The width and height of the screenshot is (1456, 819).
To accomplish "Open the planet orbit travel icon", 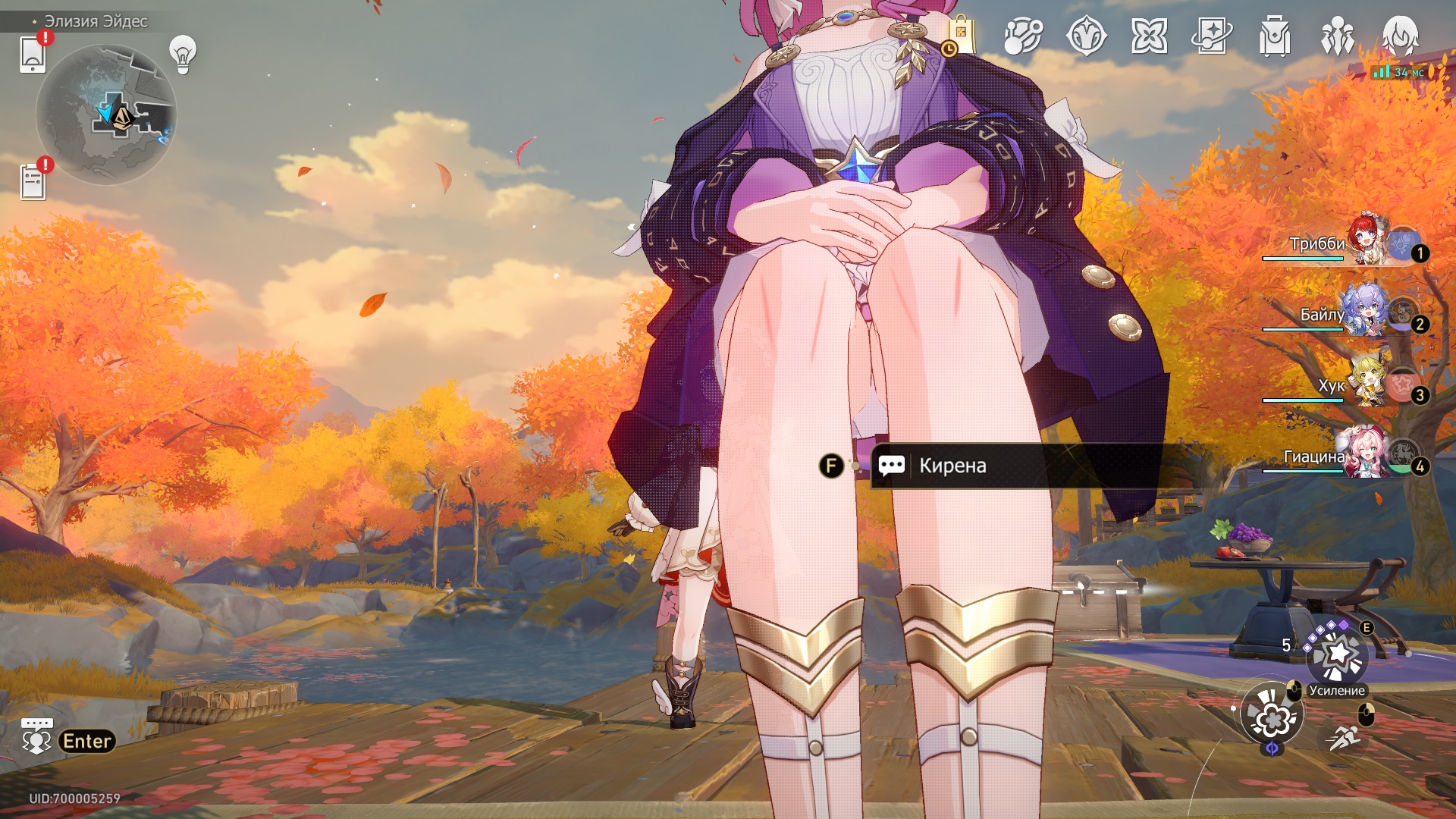I will pyautogui.click(x=1023, y=36).
